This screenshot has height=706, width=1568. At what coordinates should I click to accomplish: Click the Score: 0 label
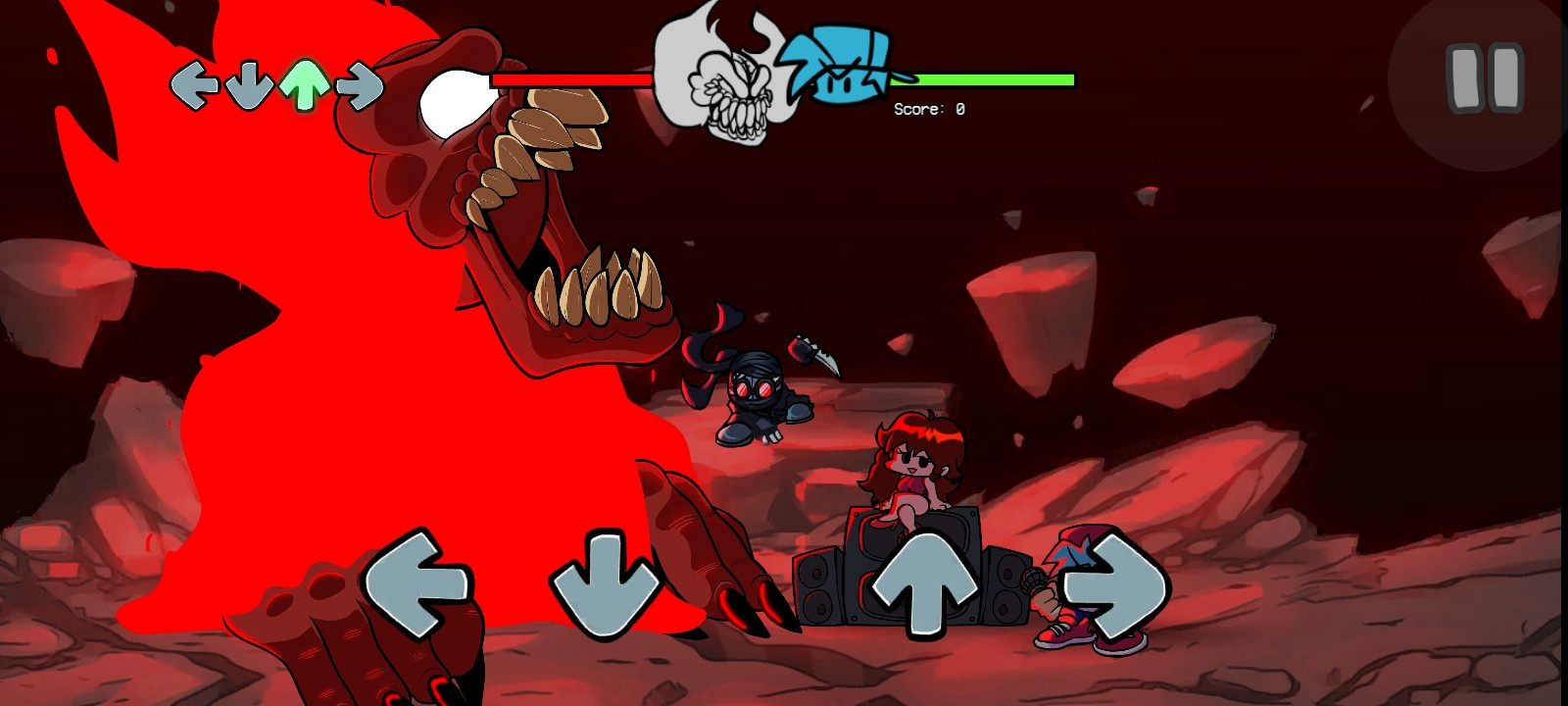927,110
